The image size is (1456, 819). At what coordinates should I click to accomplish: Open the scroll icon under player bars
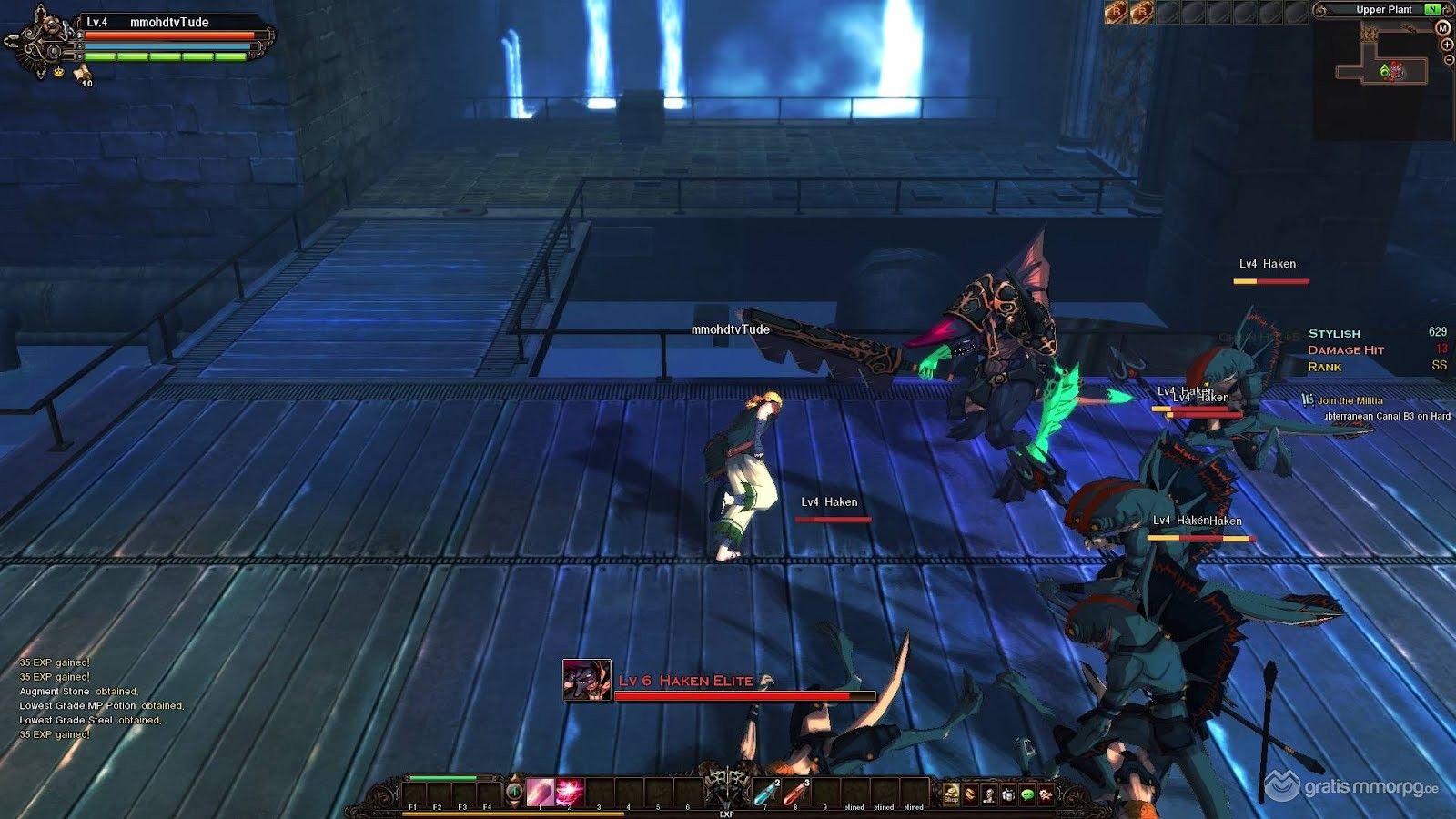82,72
